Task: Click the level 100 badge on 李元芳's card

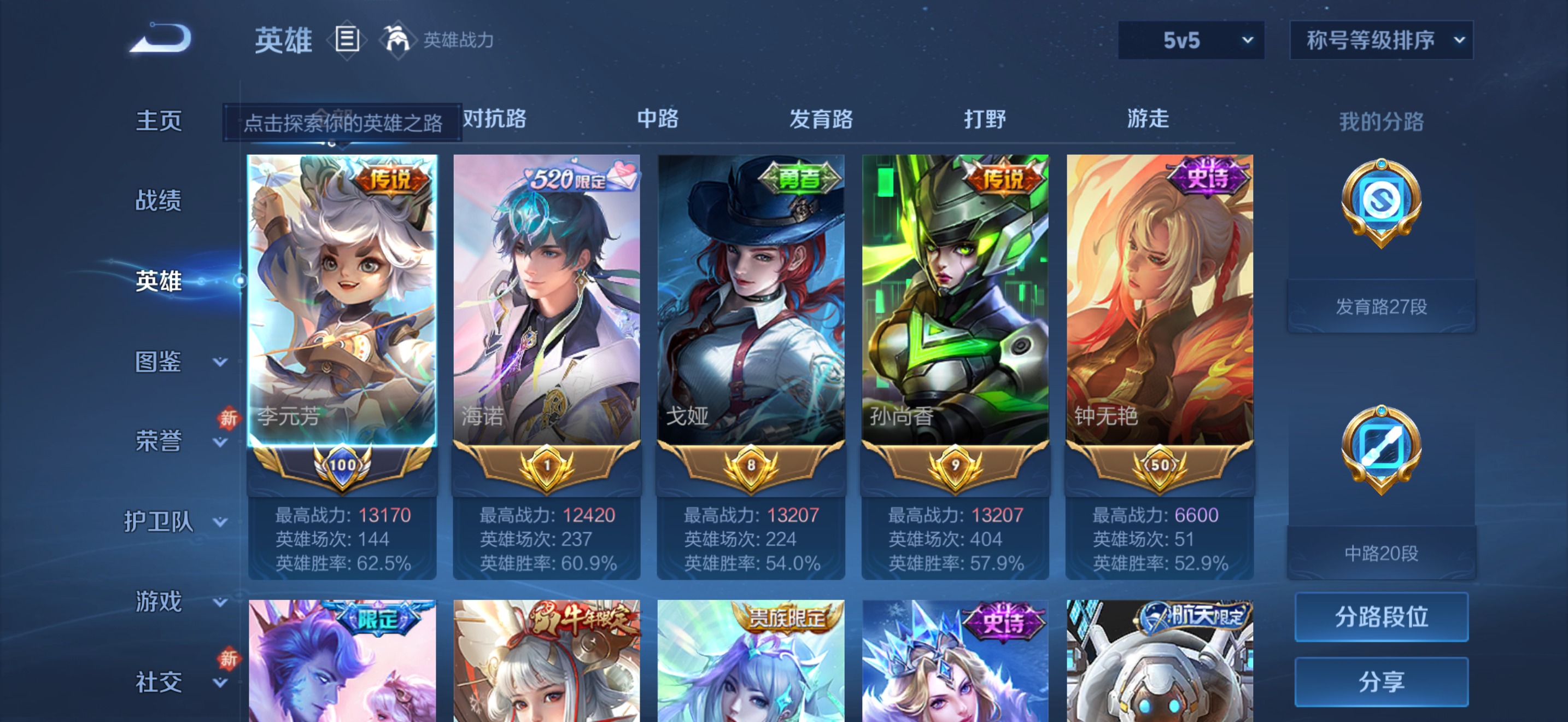Action: [x=343, y=465]
